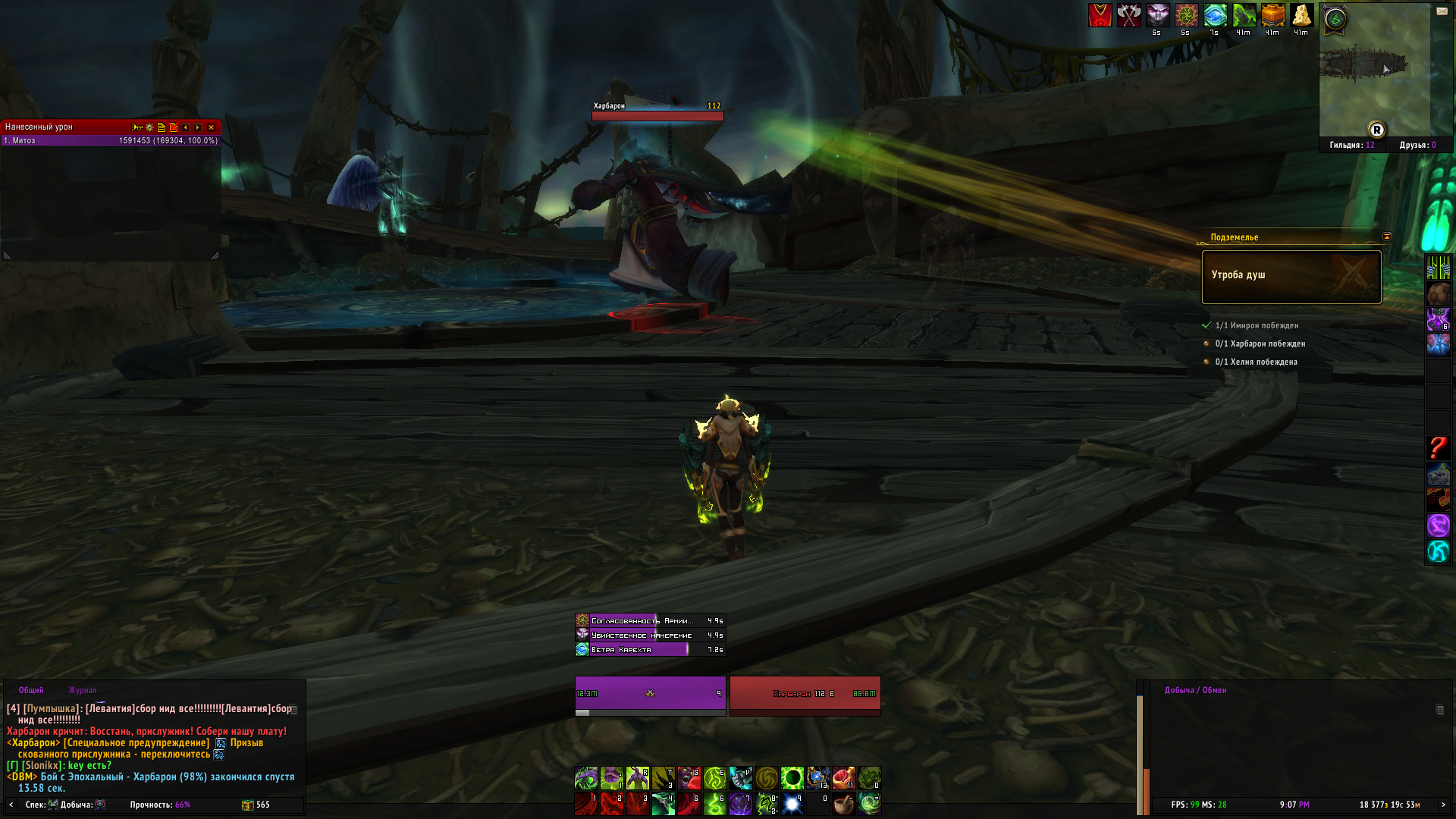Open the Друзья friends list
Image resolution: width=1456 pixels, height=819 pixels.
tap(1417, 145)
